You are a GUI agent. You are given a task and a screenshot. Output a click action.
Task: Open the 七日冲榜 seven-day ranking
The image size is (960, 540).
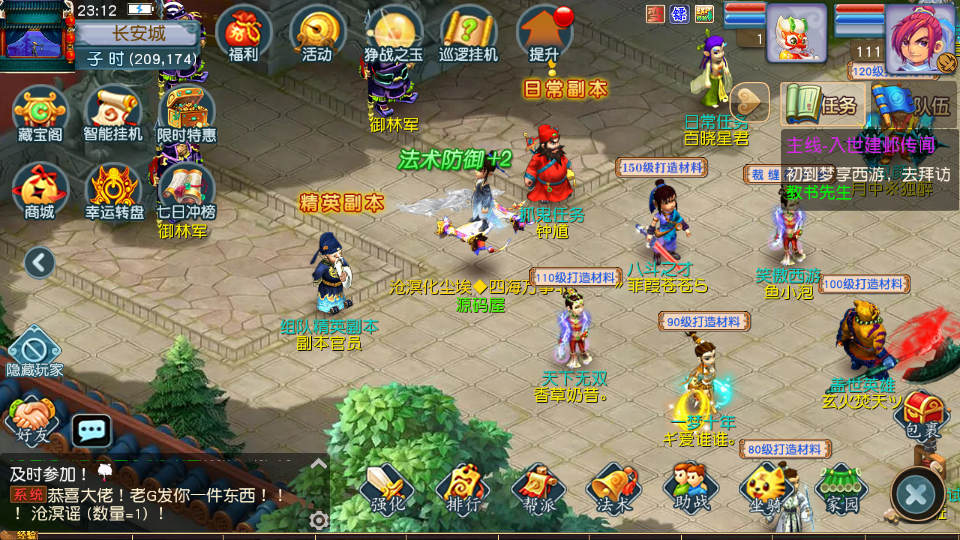click(186, 189)
